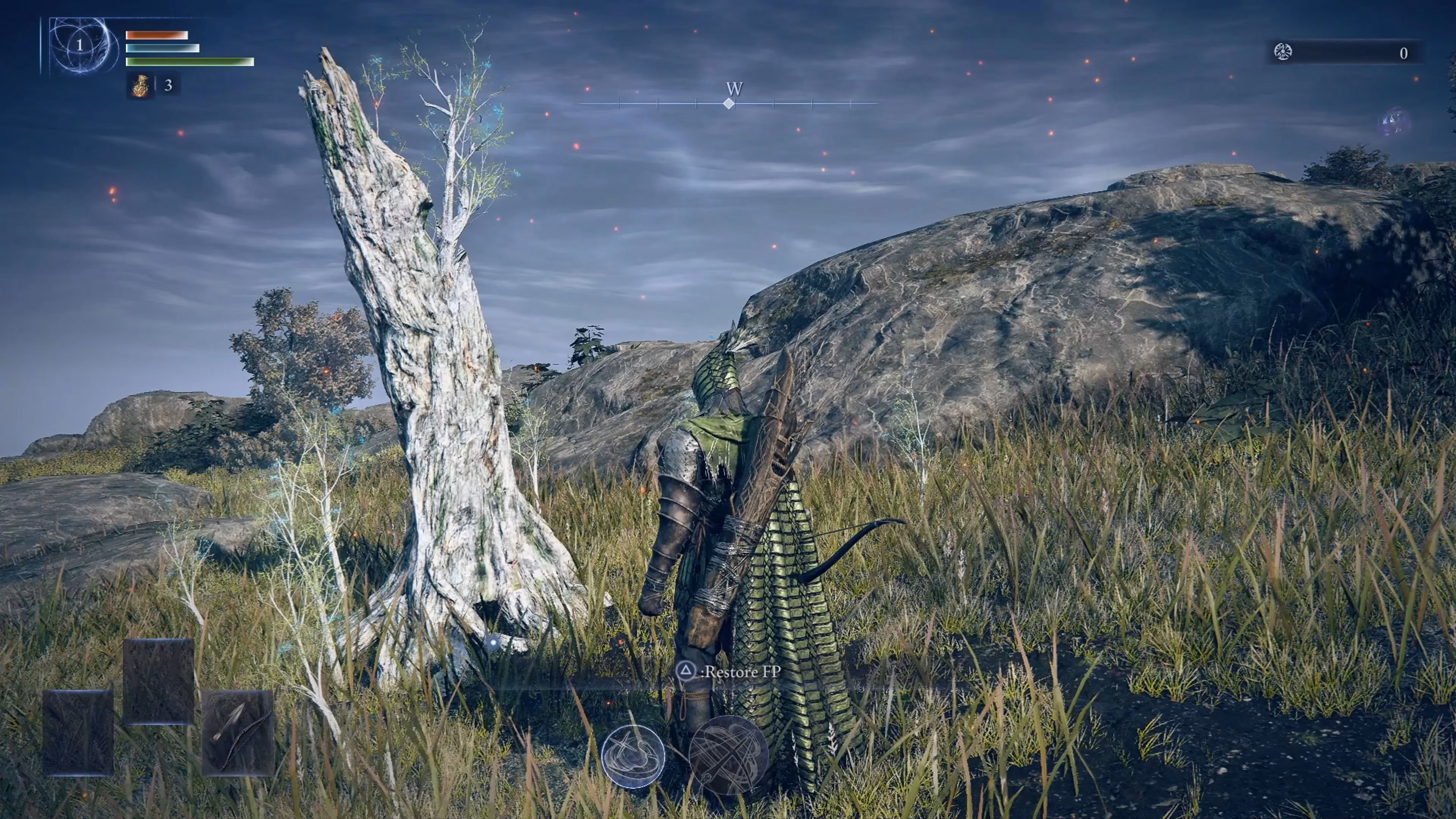Click the compass west diamond marker

click(x=729, y=104)
